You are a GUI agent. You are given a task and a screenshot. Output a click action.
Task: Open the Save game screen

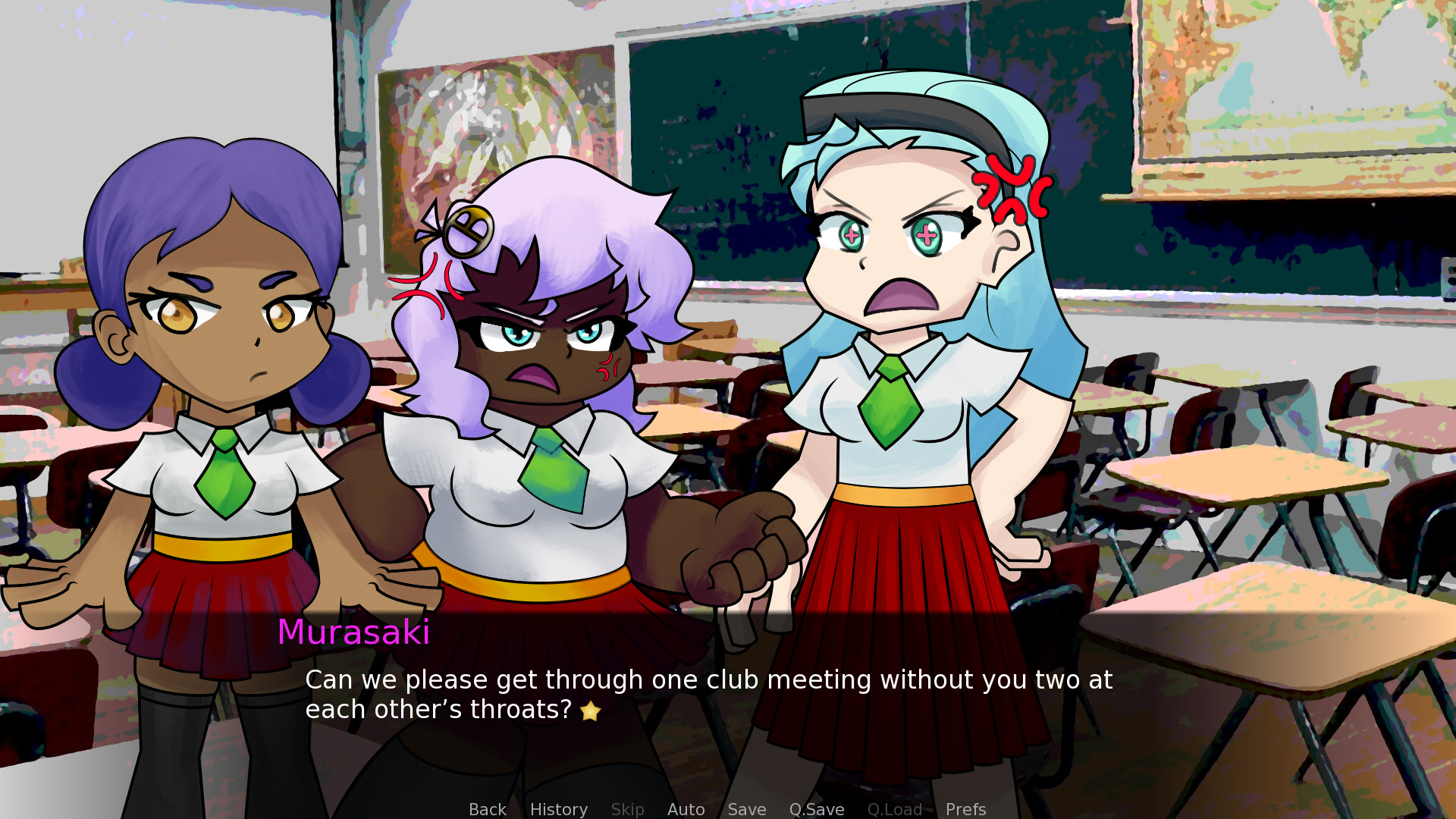click(x=746, y=809)
